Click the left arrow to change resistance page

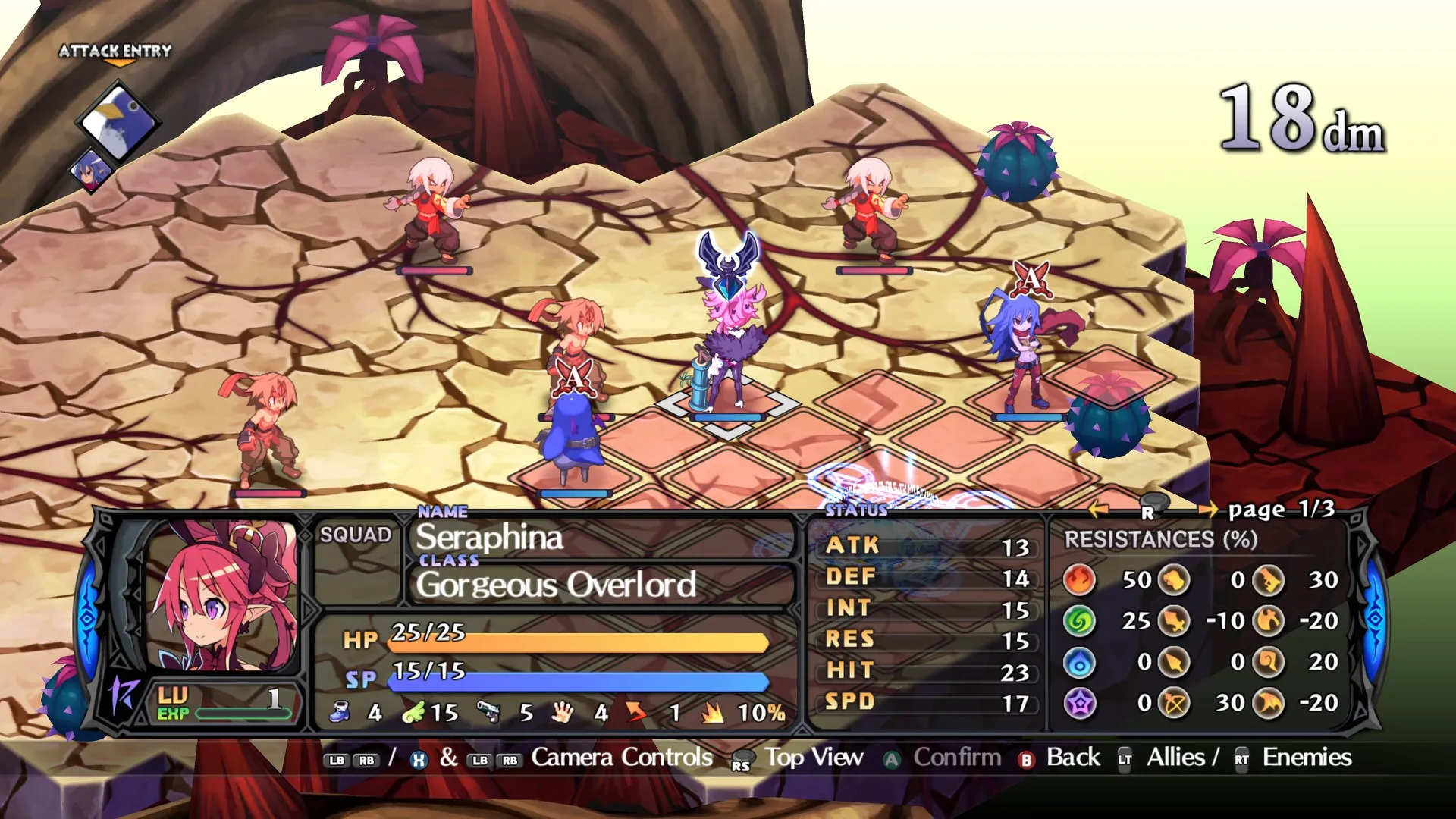pyautogui.click(x=1098, y=510)
